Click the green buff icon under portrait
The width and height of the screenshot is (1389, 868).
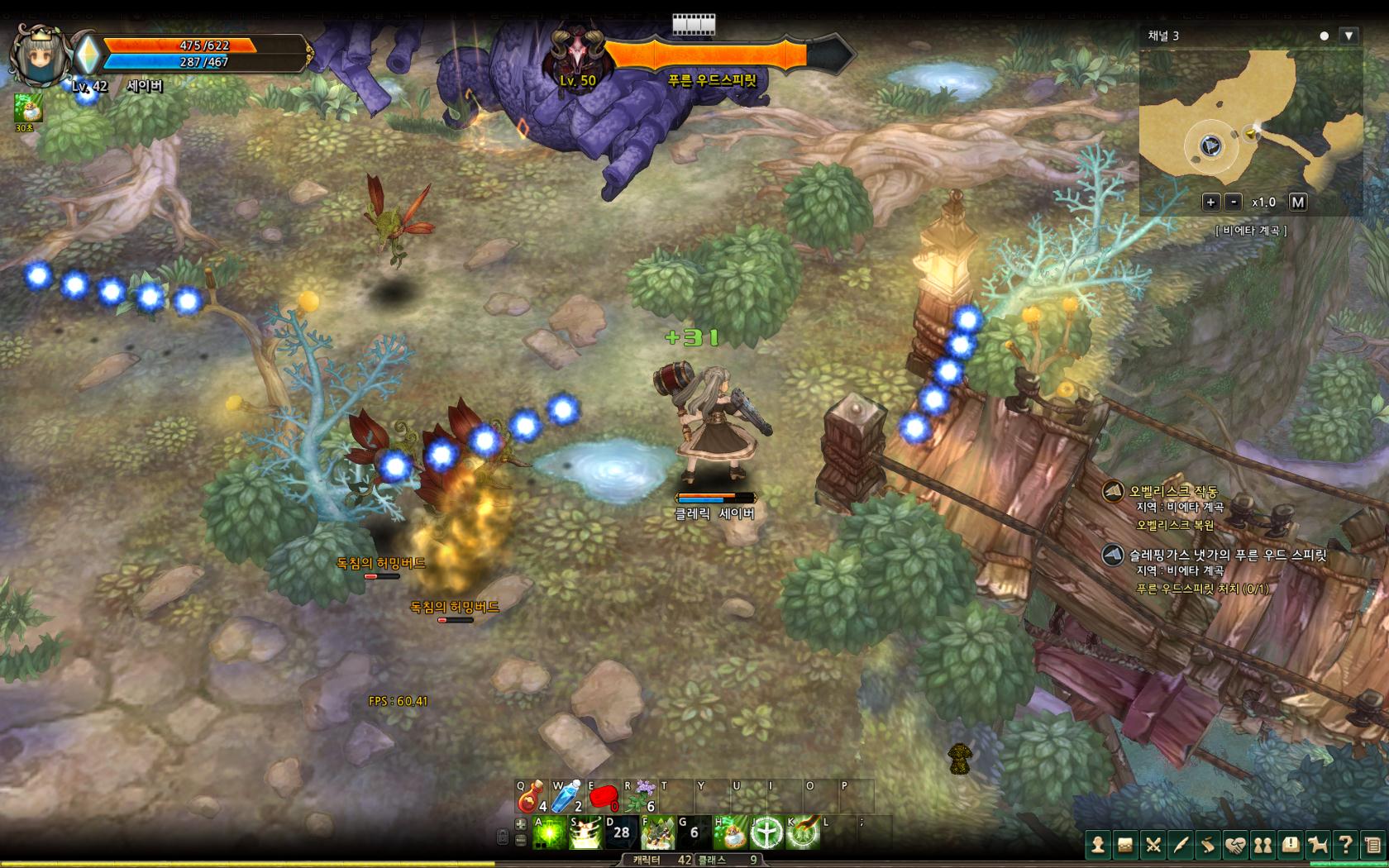27,107
